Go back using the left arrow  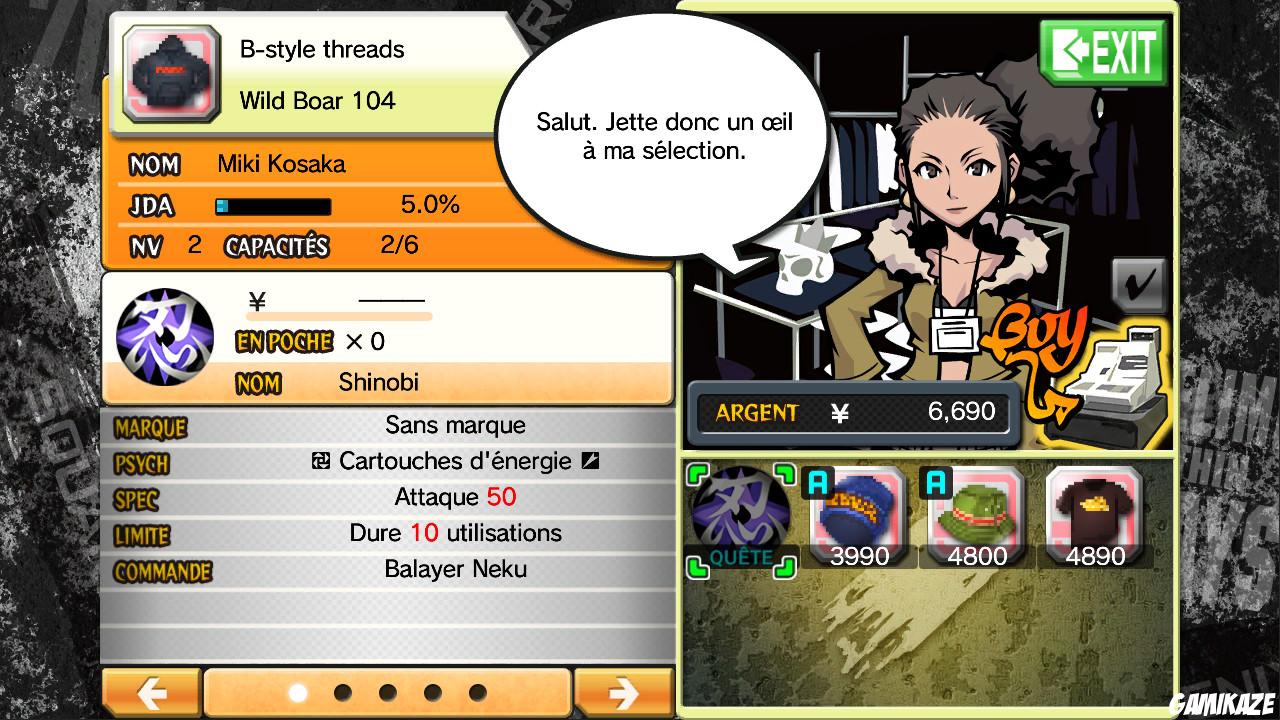152,691
